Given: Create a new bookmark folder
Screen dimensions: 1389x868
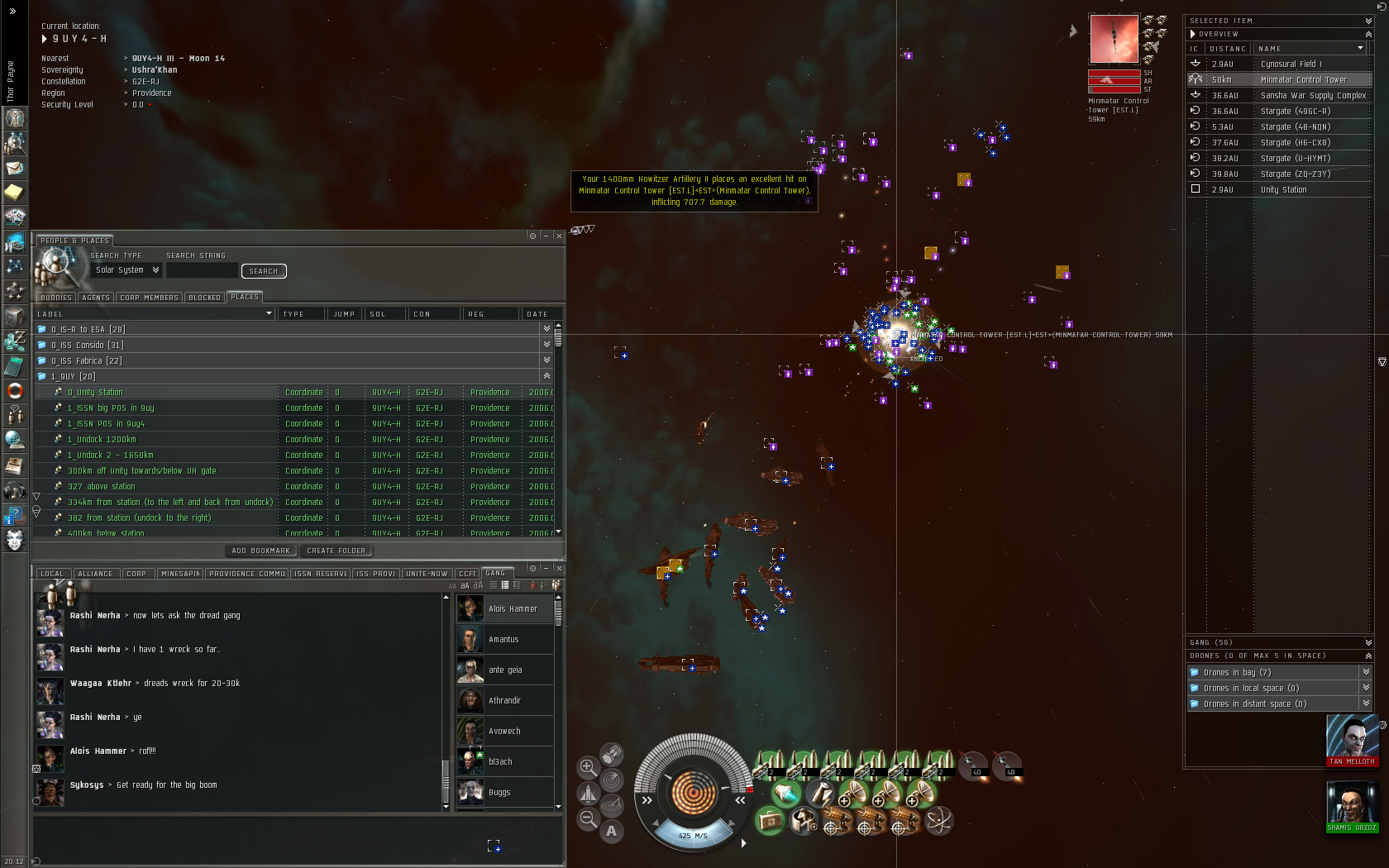Looking at the screenshot, I should coord(336,551).
